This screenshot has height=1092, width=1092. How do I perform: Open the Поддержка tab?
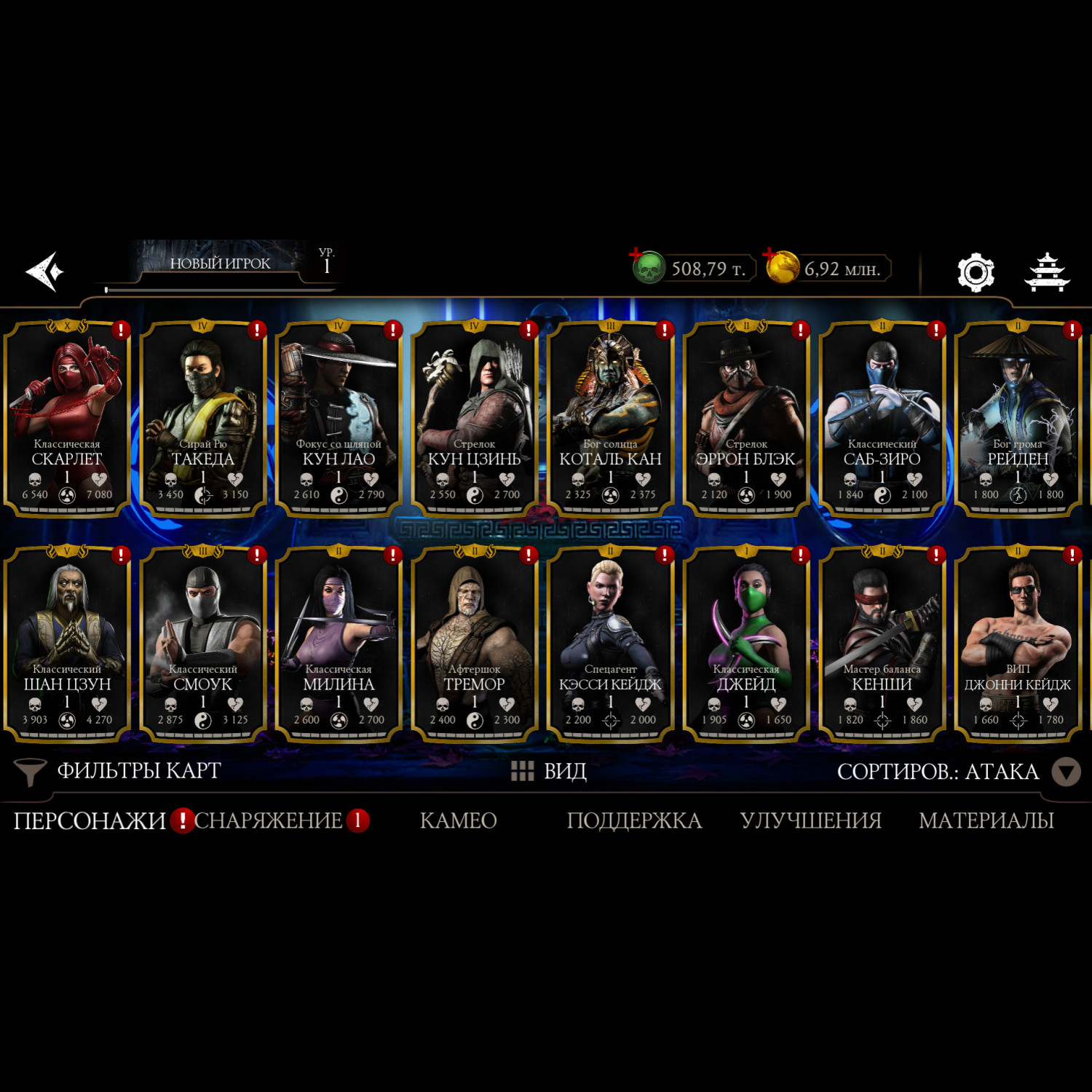pos(633,820)
